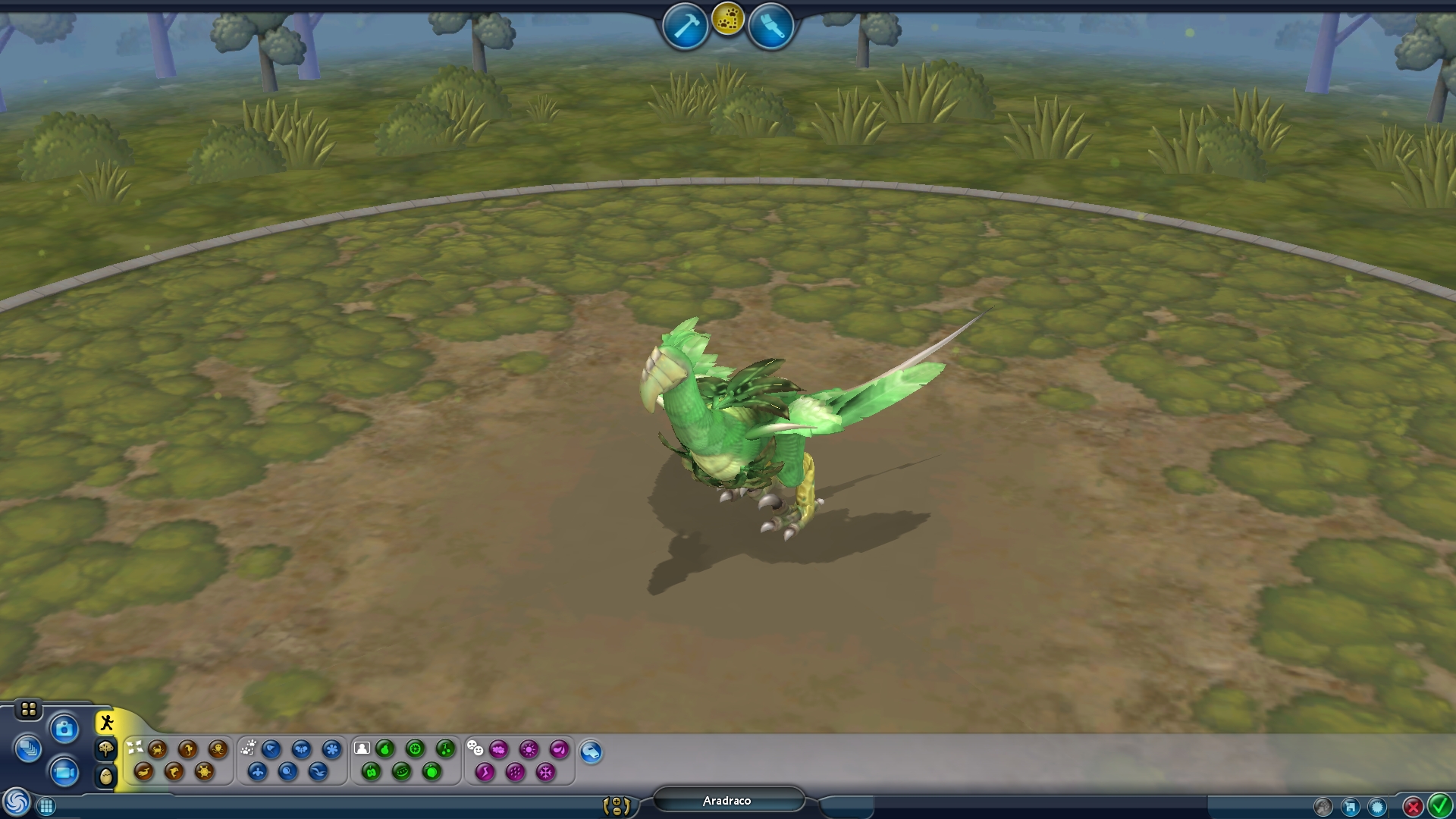Take a snapshot with the camera button

pyautogui.click(x=64, y=730)
